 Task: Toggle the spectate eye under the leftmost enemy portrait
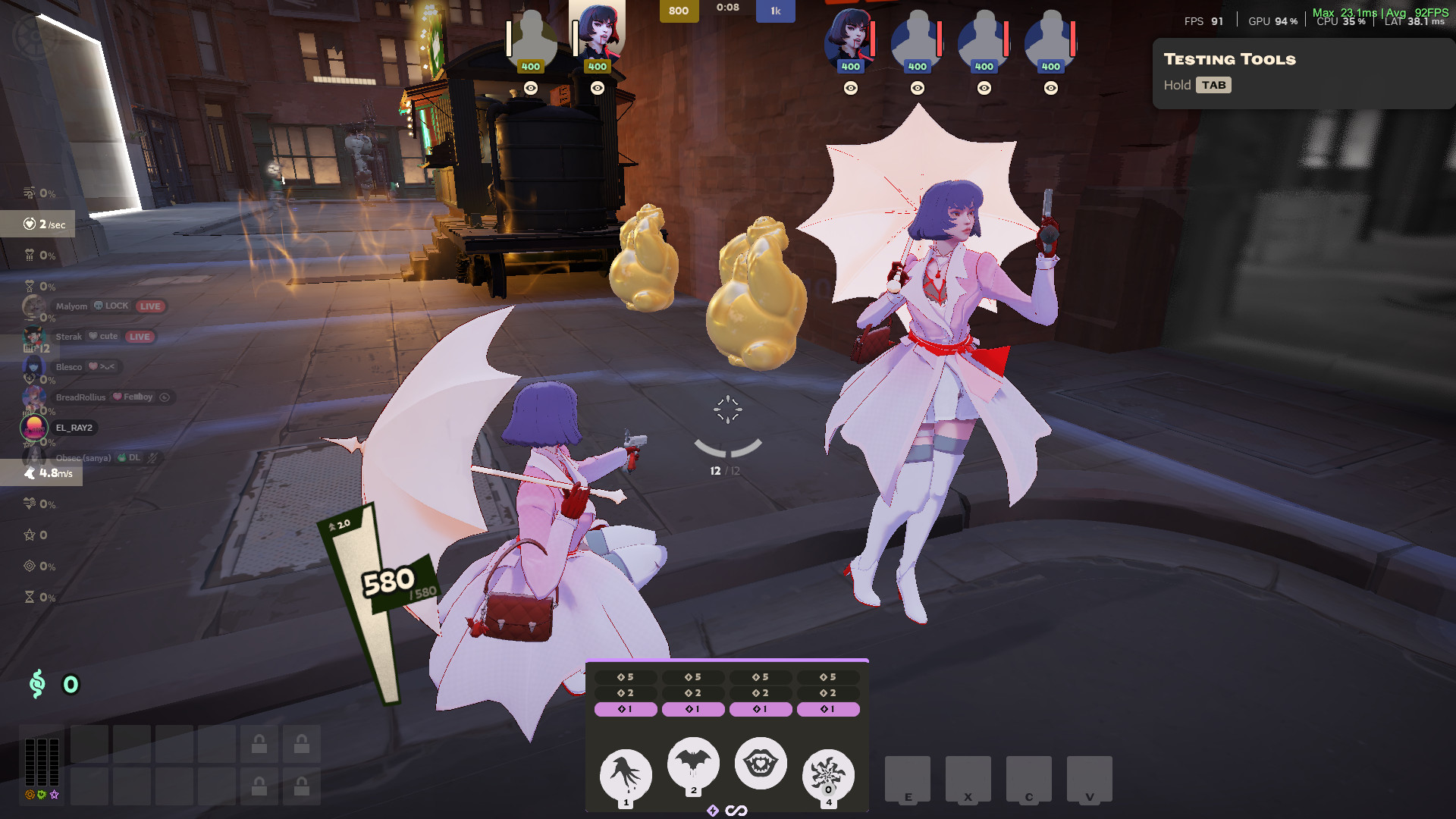851,87
